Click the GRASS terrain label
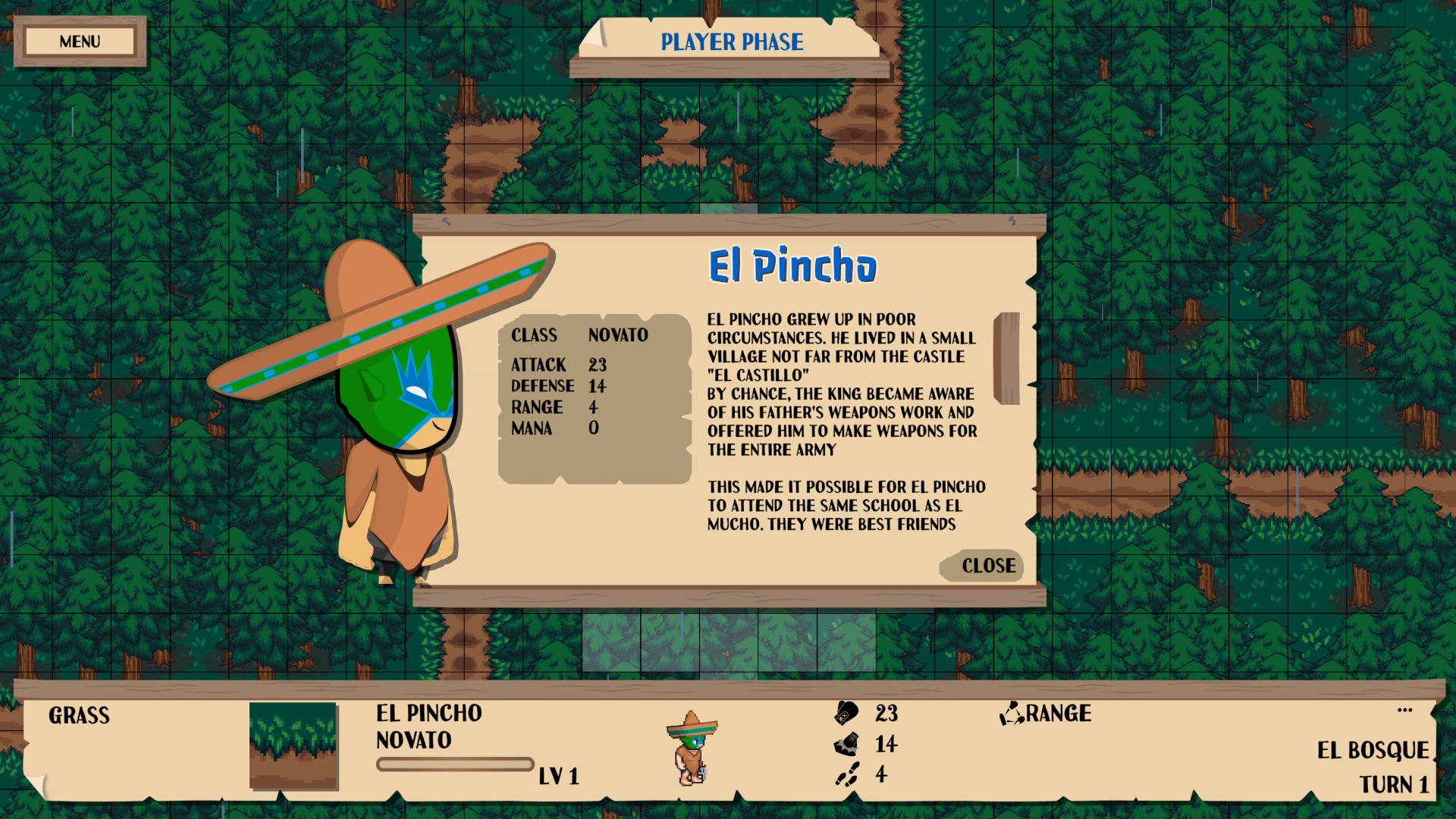Image resolution: width=1456 pixels, height=819 pixels. [79, 715]
